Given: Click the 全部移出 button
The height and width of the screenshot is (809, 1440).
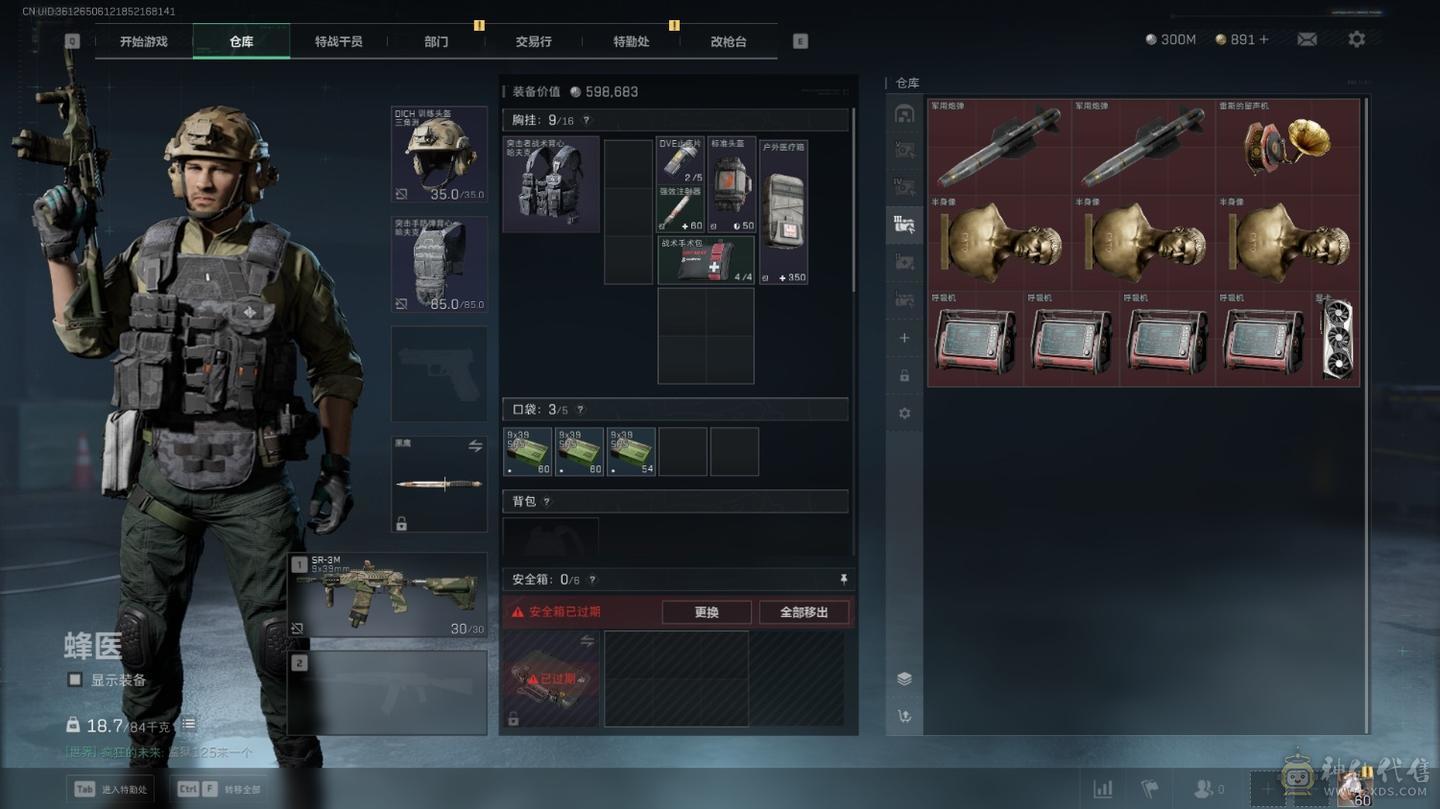Looking at the screenshot, I should [804, 612].
